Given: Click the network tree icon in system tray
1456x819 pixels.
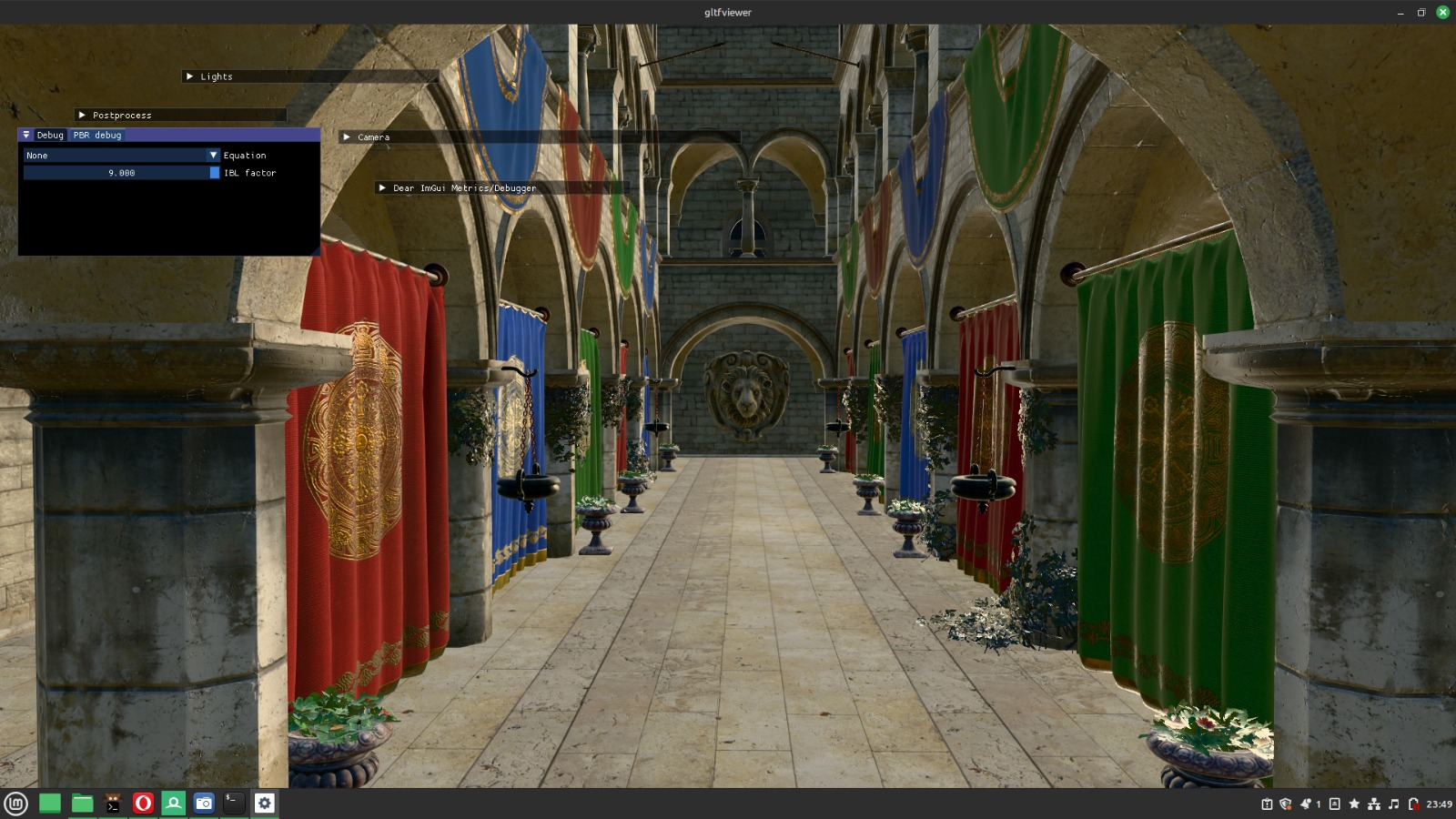Looking at the screenshot, I should click(1374, 804).
